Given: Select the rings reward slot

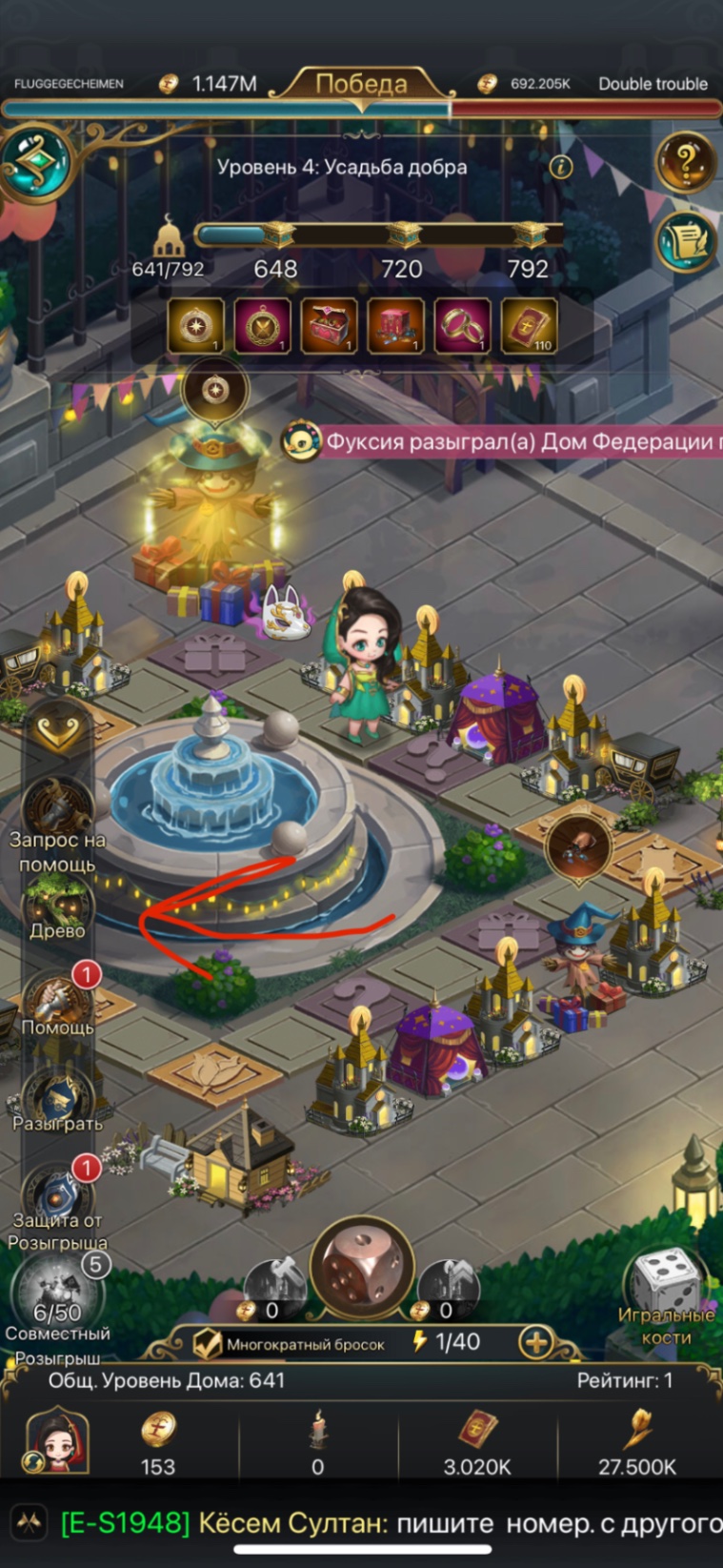Looking at the screenshot, I should tap(462, 325).
